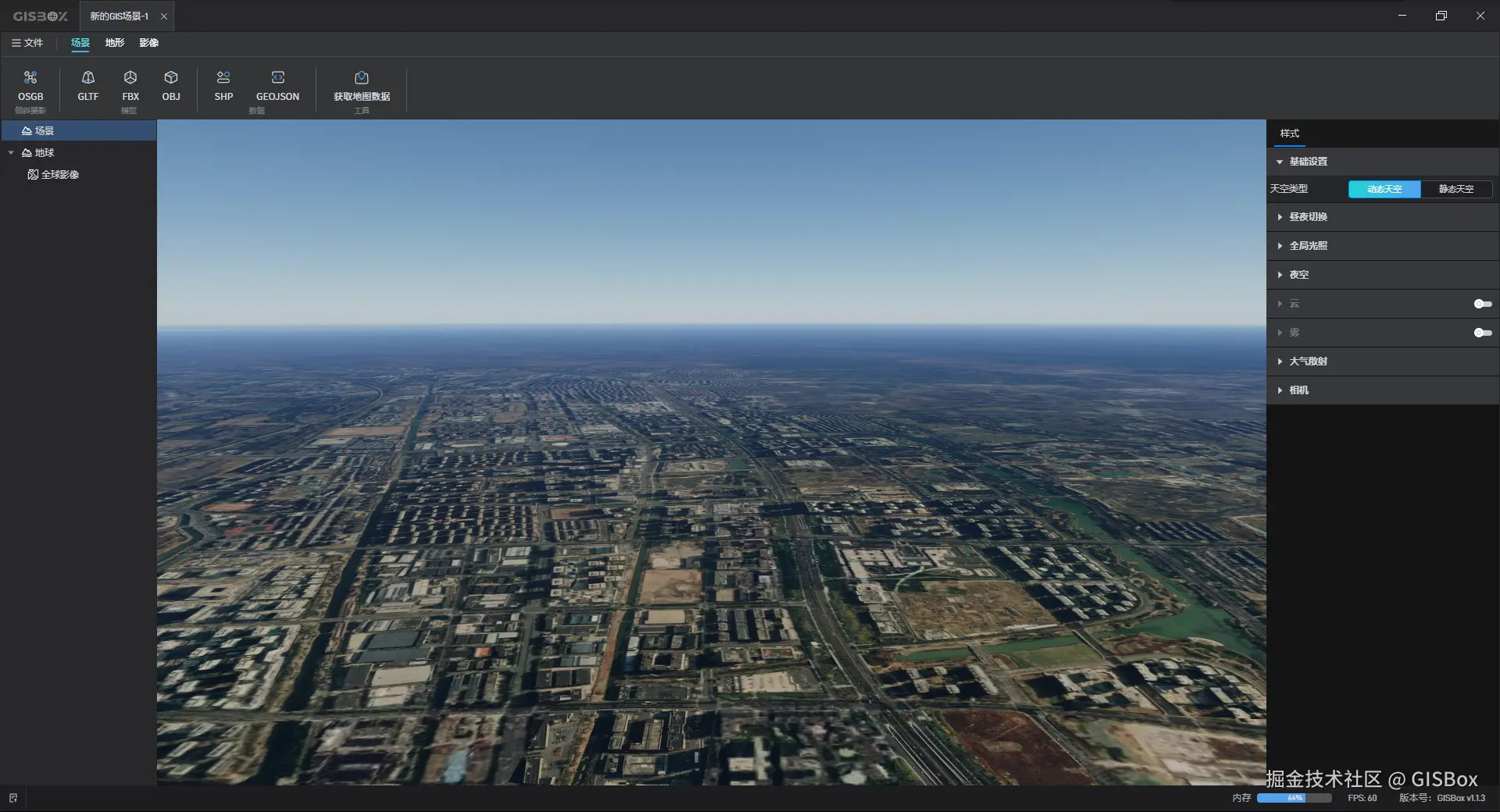The width and height of the screenshot is (1500, 812).
Task: Expand the 昼夜切换 day-night section
Action: point(1308,217)
